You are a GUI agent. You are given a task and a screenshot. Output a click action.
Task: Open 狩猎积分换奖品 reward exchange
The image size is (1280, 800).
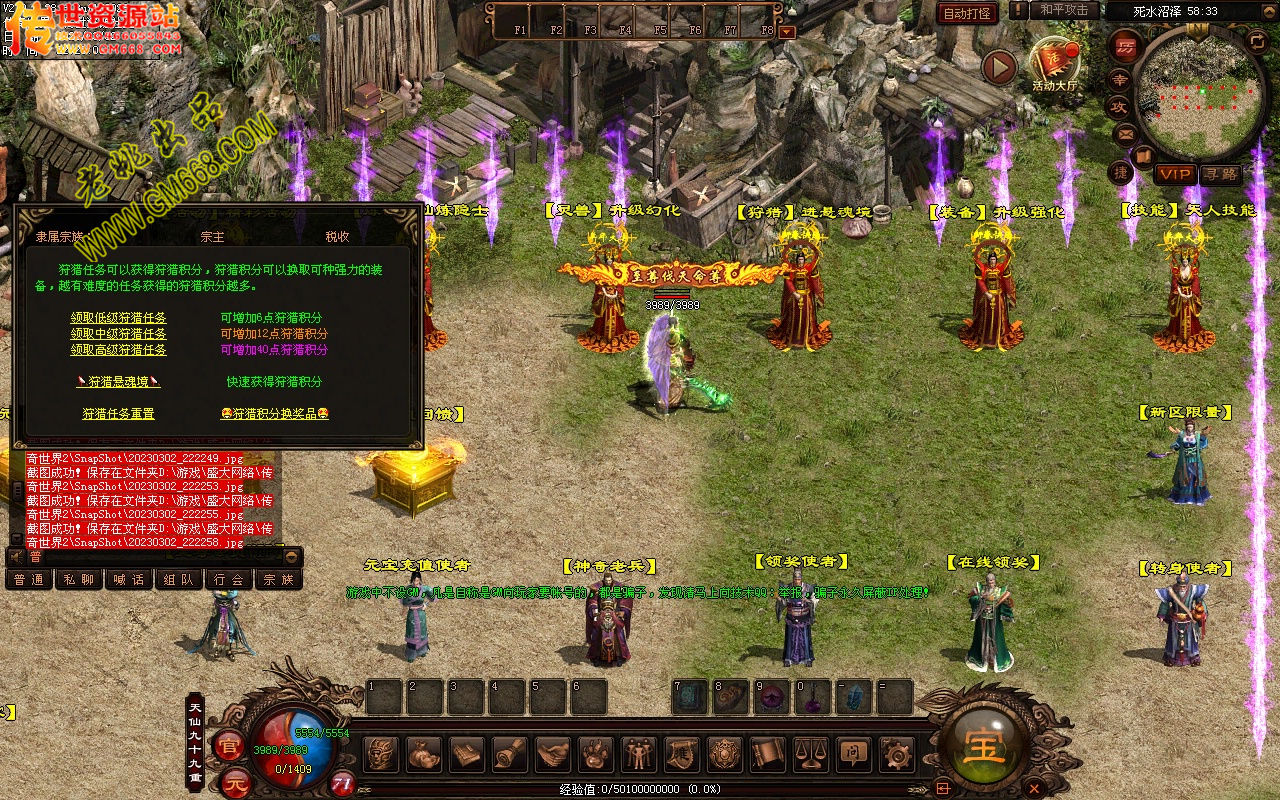click(274, 414)
